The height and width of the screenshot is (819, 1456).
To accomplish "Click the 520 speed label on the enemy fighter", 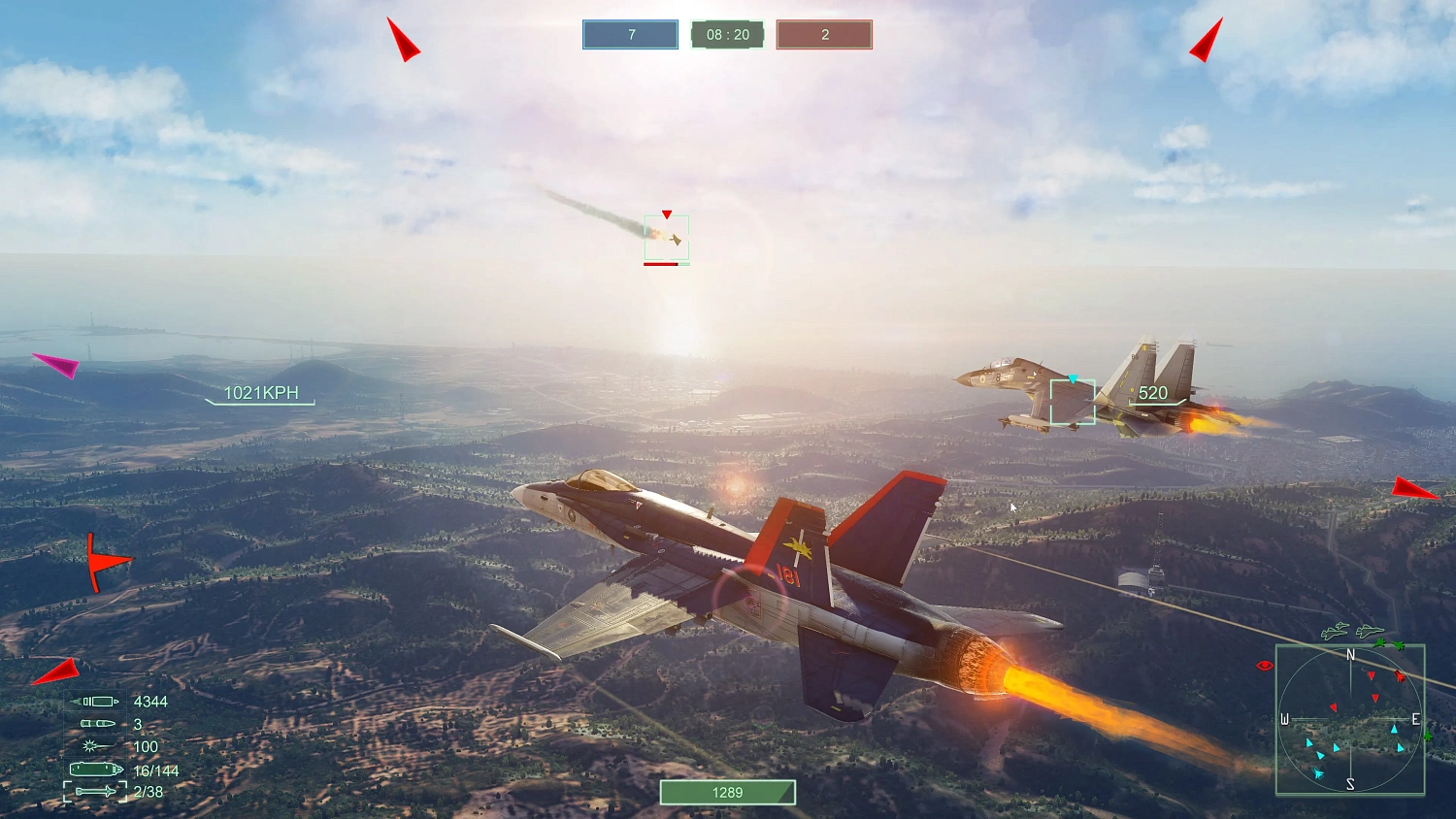I will [x=1152, y=393].
